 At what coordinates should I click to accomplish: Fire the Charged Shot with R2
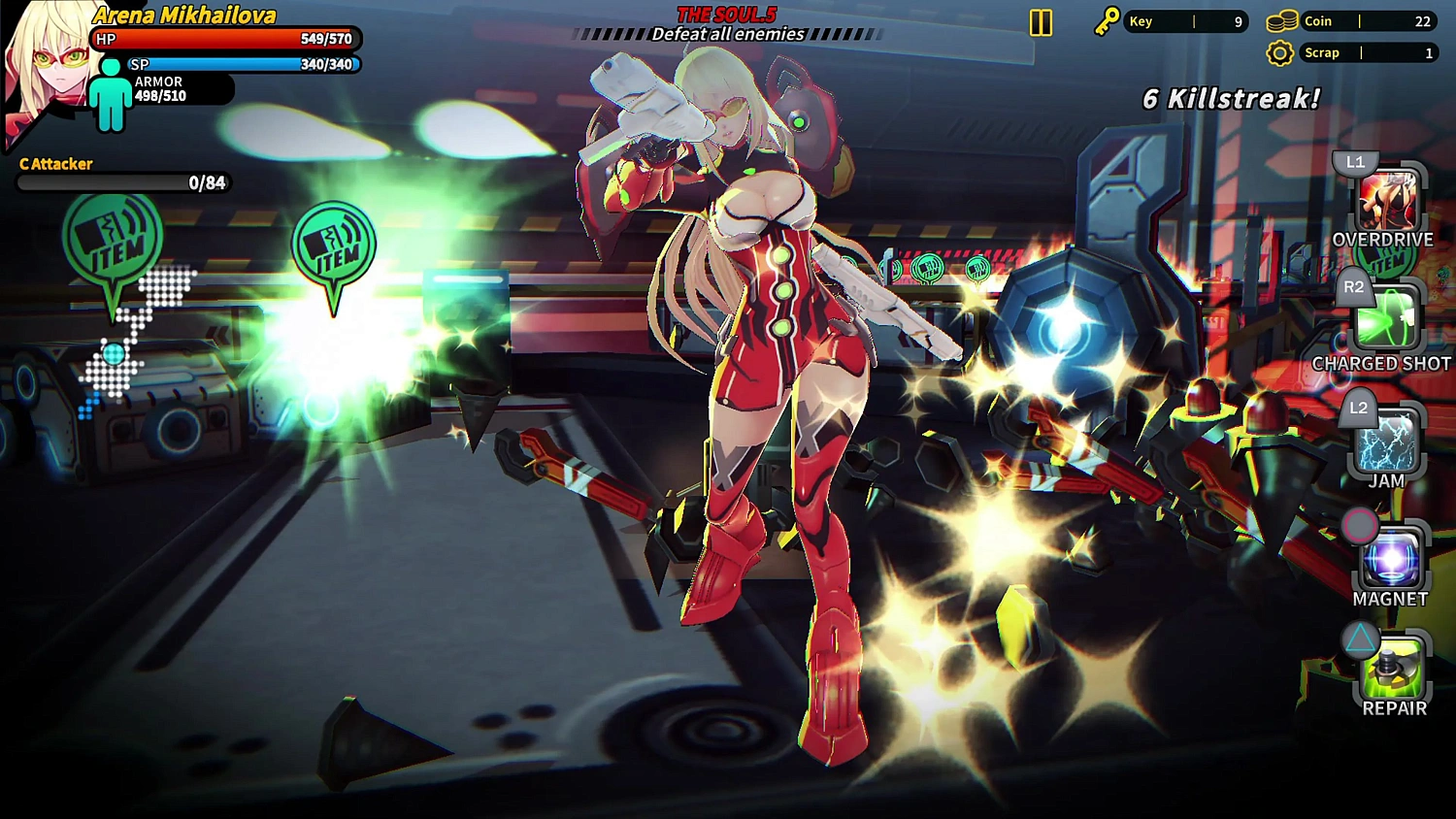pos(1386,320)
